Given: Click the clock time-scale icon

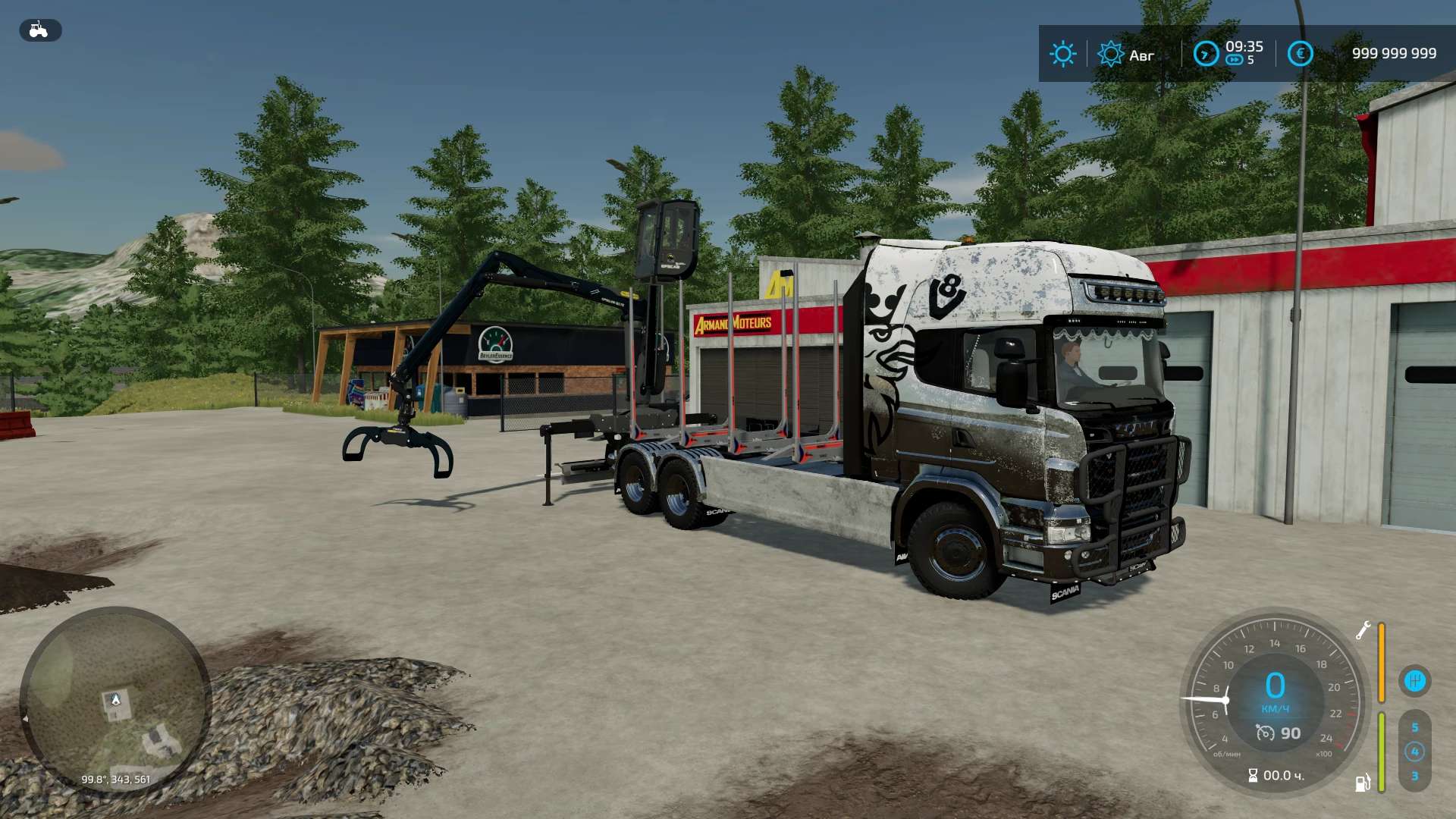Looking at the screenshot, I should click(x=1206, y=54).
